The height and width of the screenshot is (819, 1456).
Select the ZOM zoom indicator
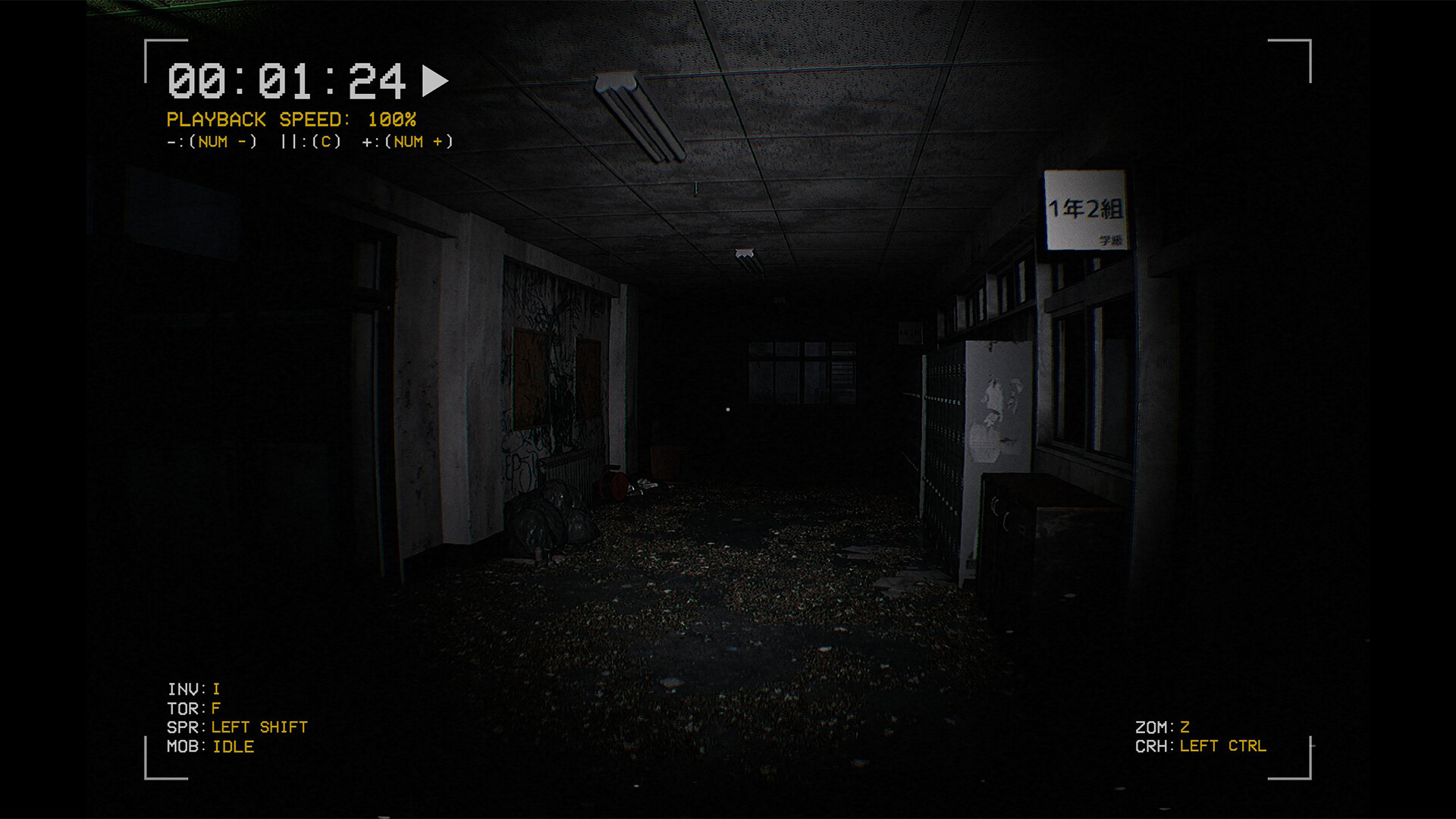click(x=1156, y=726)
